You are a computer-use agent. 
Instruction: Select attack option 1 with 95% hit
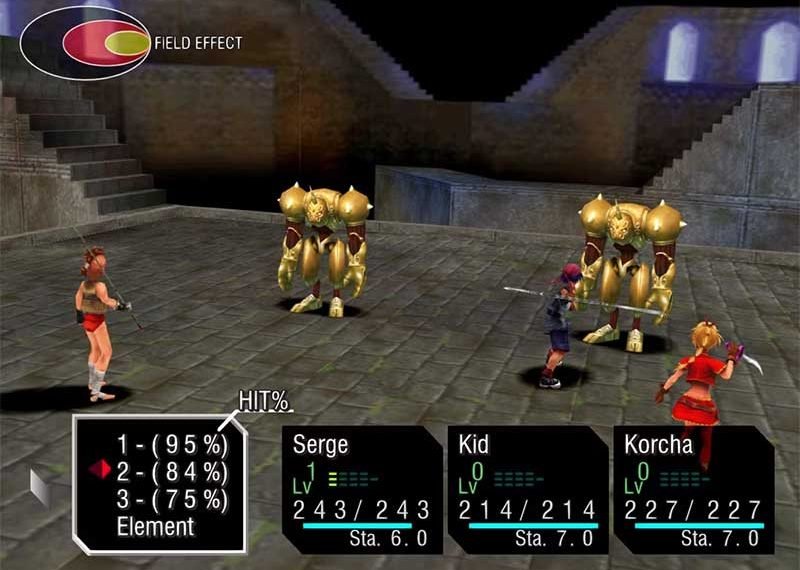pos(172,443)
